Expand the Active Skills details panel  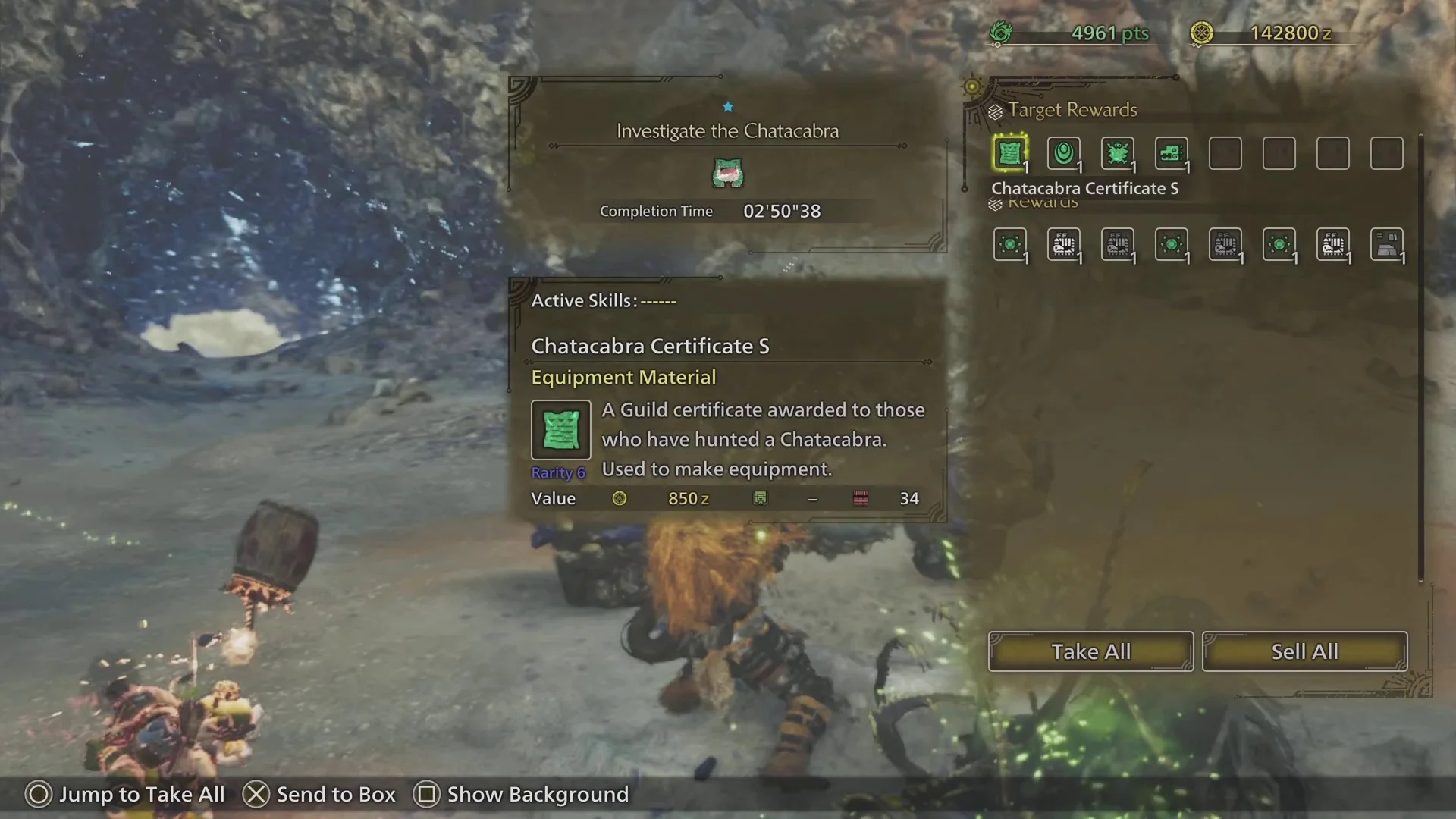click(604, 300)
